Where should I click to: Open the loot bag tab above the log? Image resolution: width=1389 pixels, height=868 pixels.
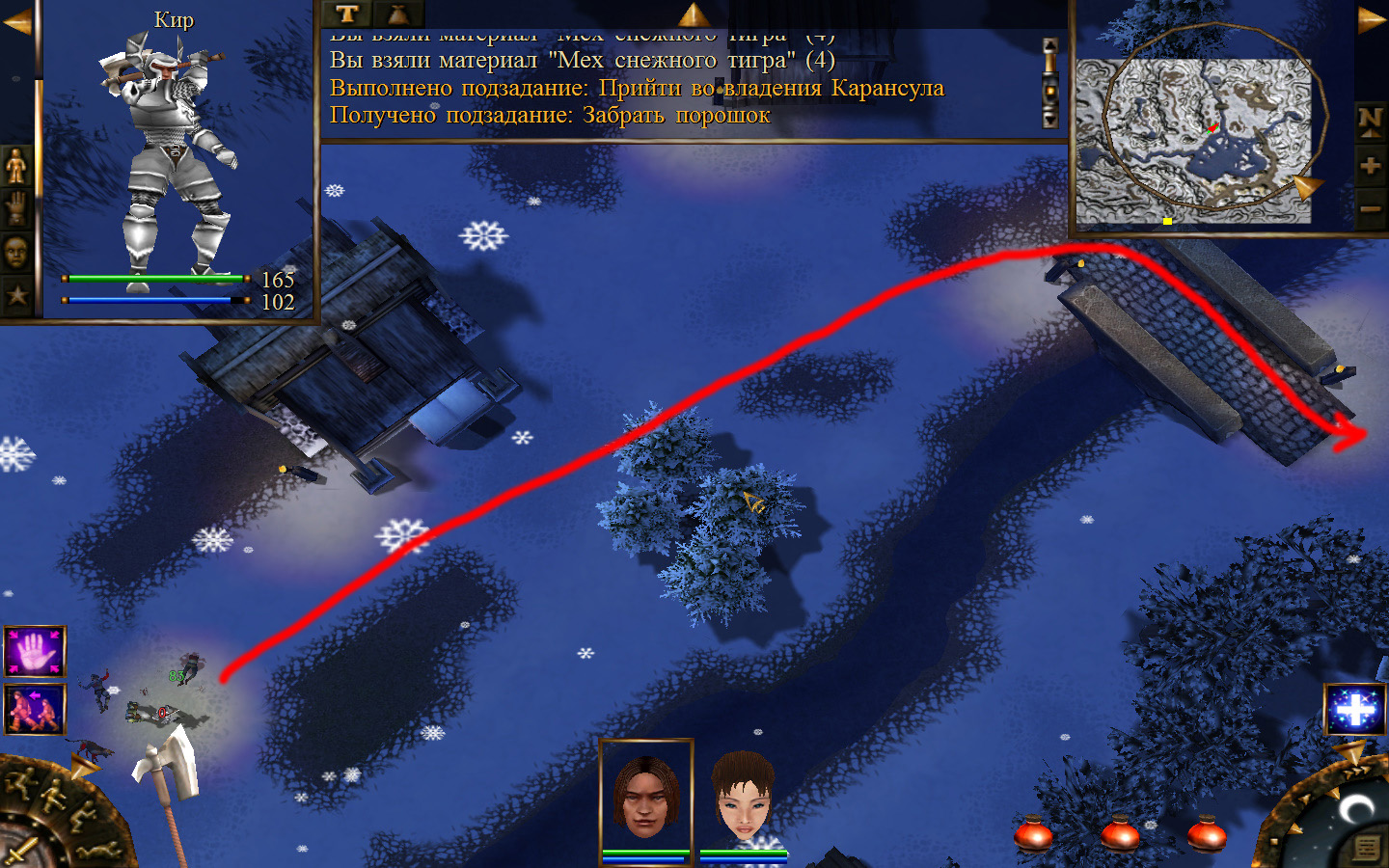click(397, 14)
